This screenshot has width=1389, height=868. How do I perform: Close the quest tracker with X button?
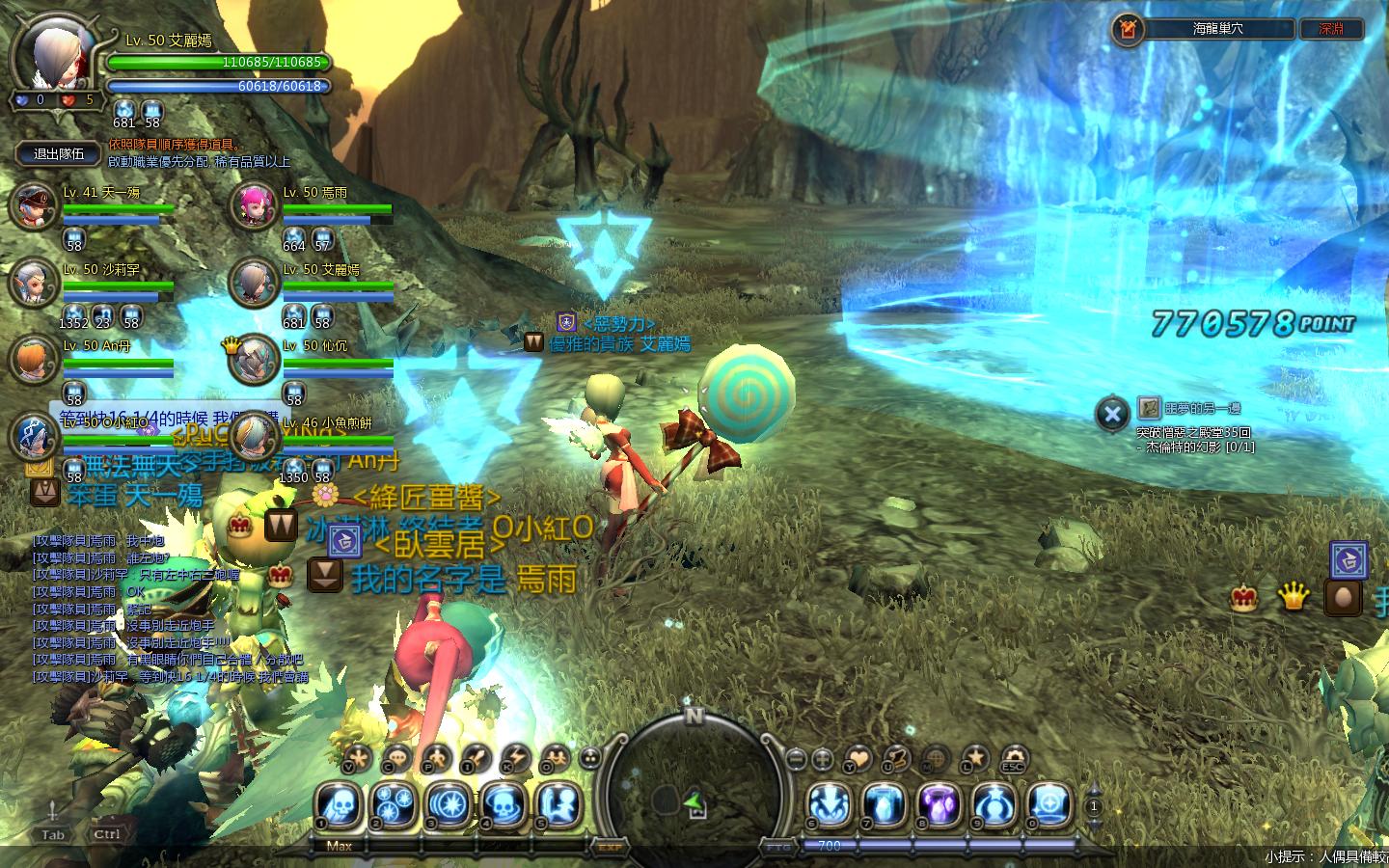coord(1112,415)
